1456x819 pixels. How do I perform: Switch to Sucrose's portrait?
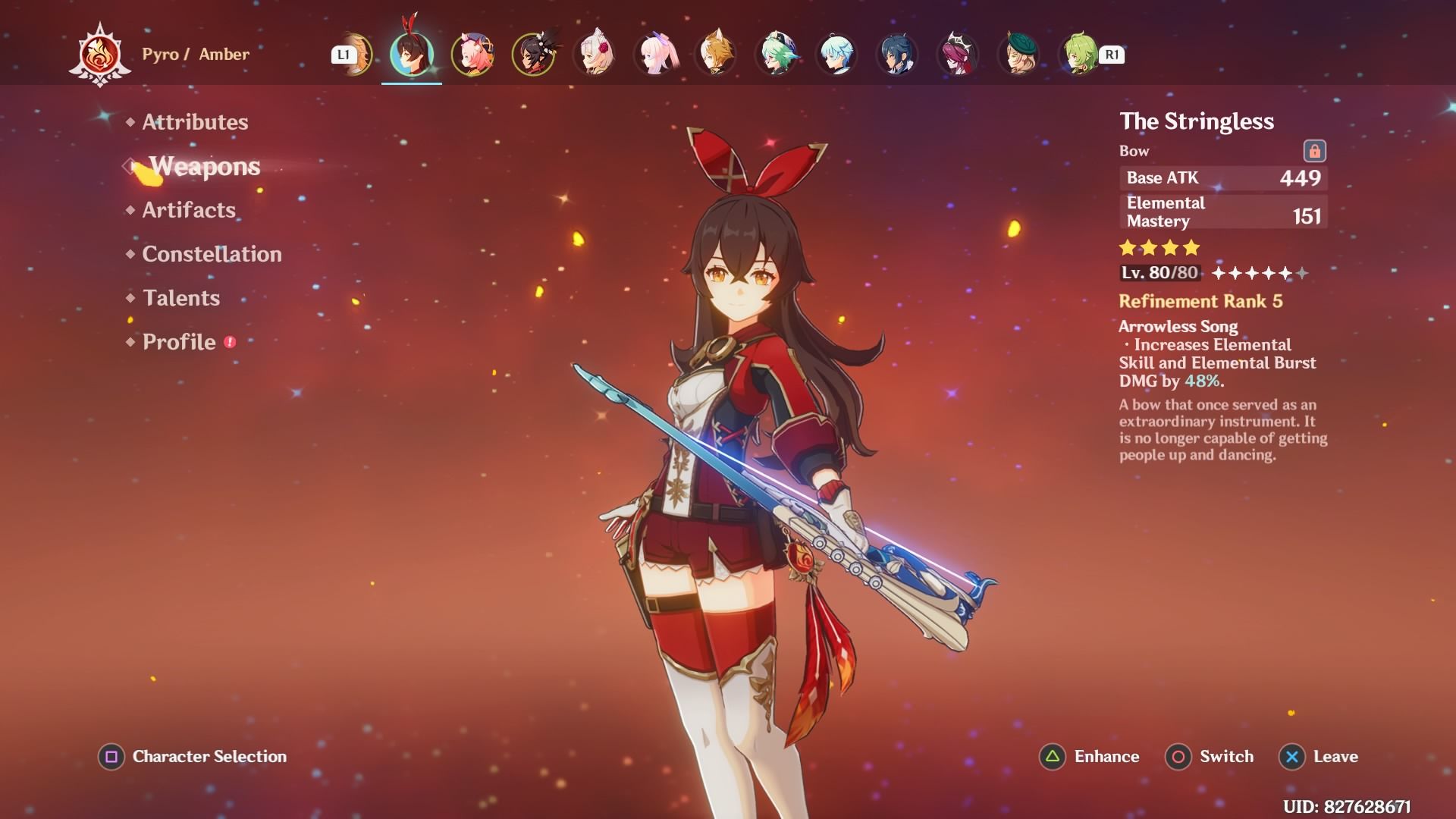pyautogui.click(x=776, y=55)
